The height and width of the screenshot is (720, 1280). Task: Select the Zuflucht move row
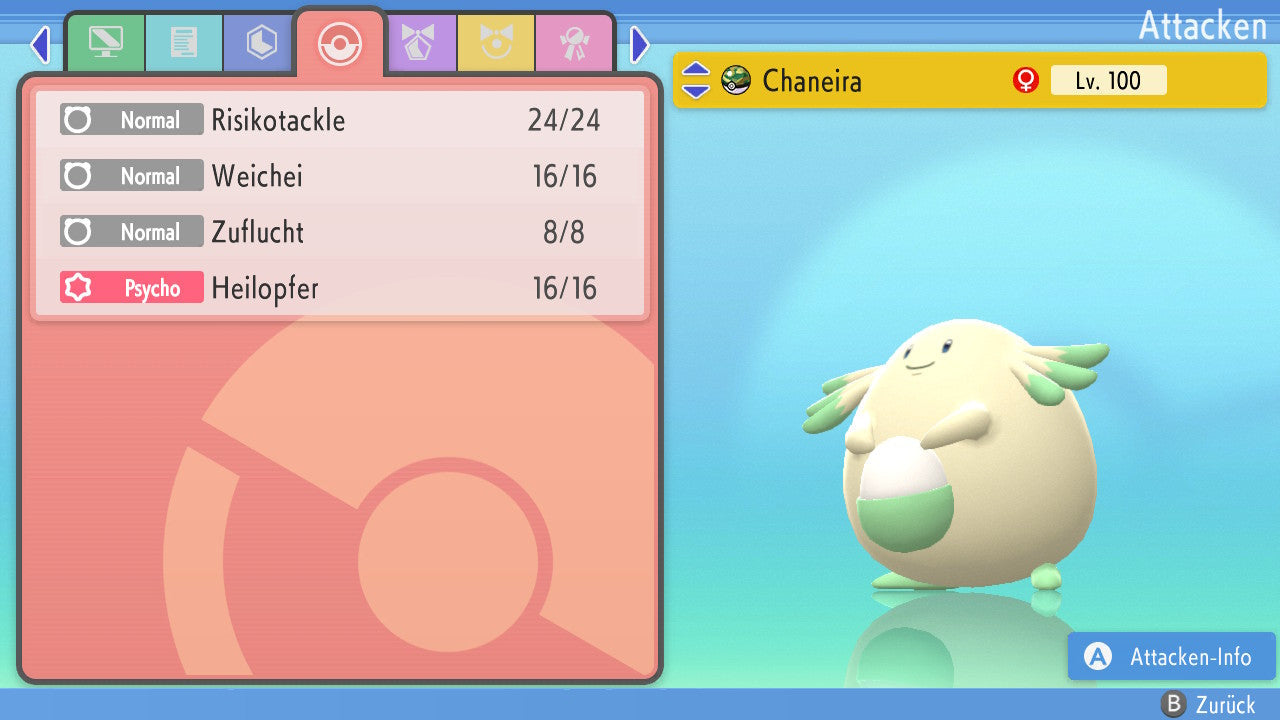coord(340,233)
